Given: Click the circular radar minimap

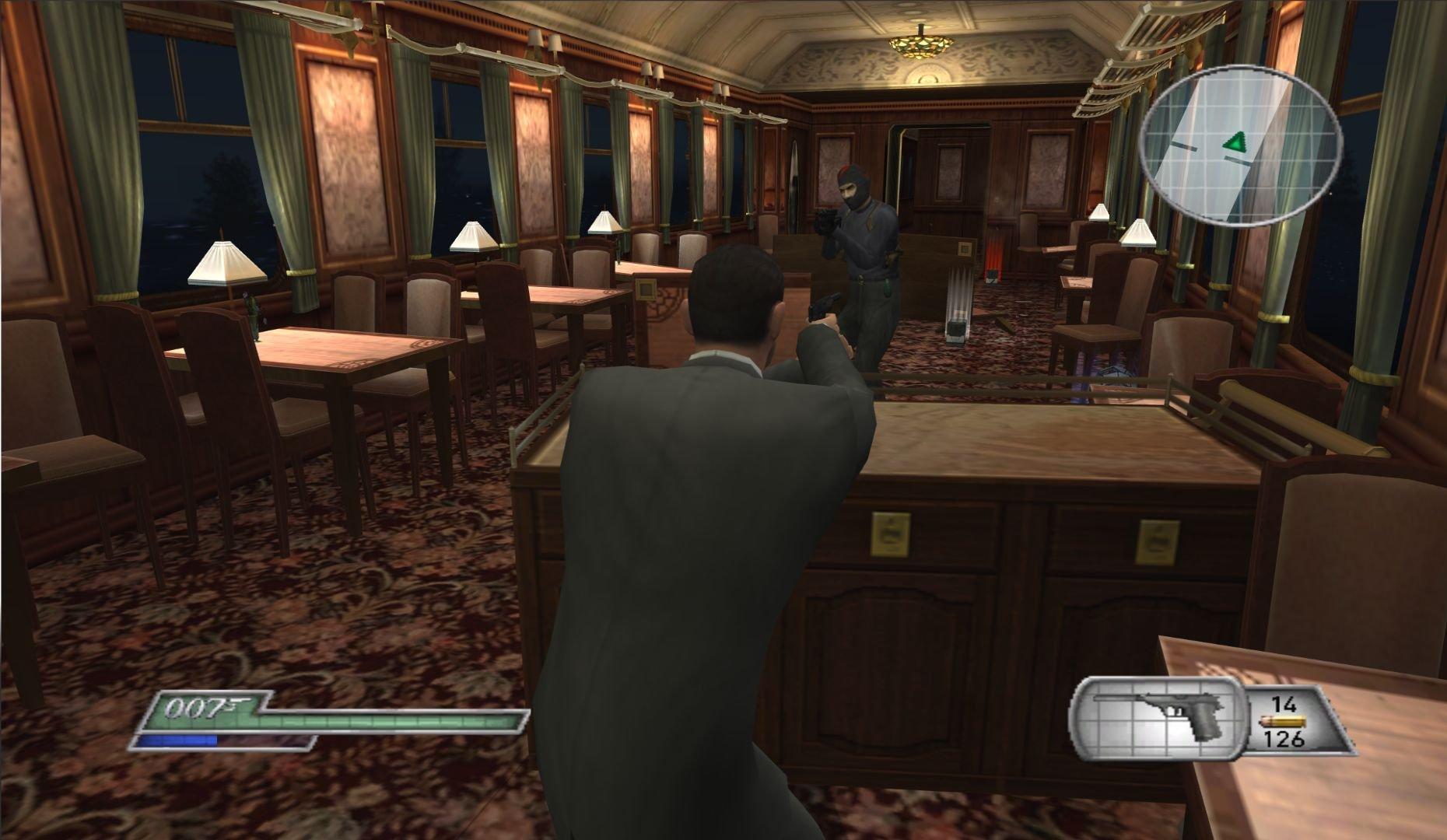Looking at the screenshot, I should [x=1245, y=144].
